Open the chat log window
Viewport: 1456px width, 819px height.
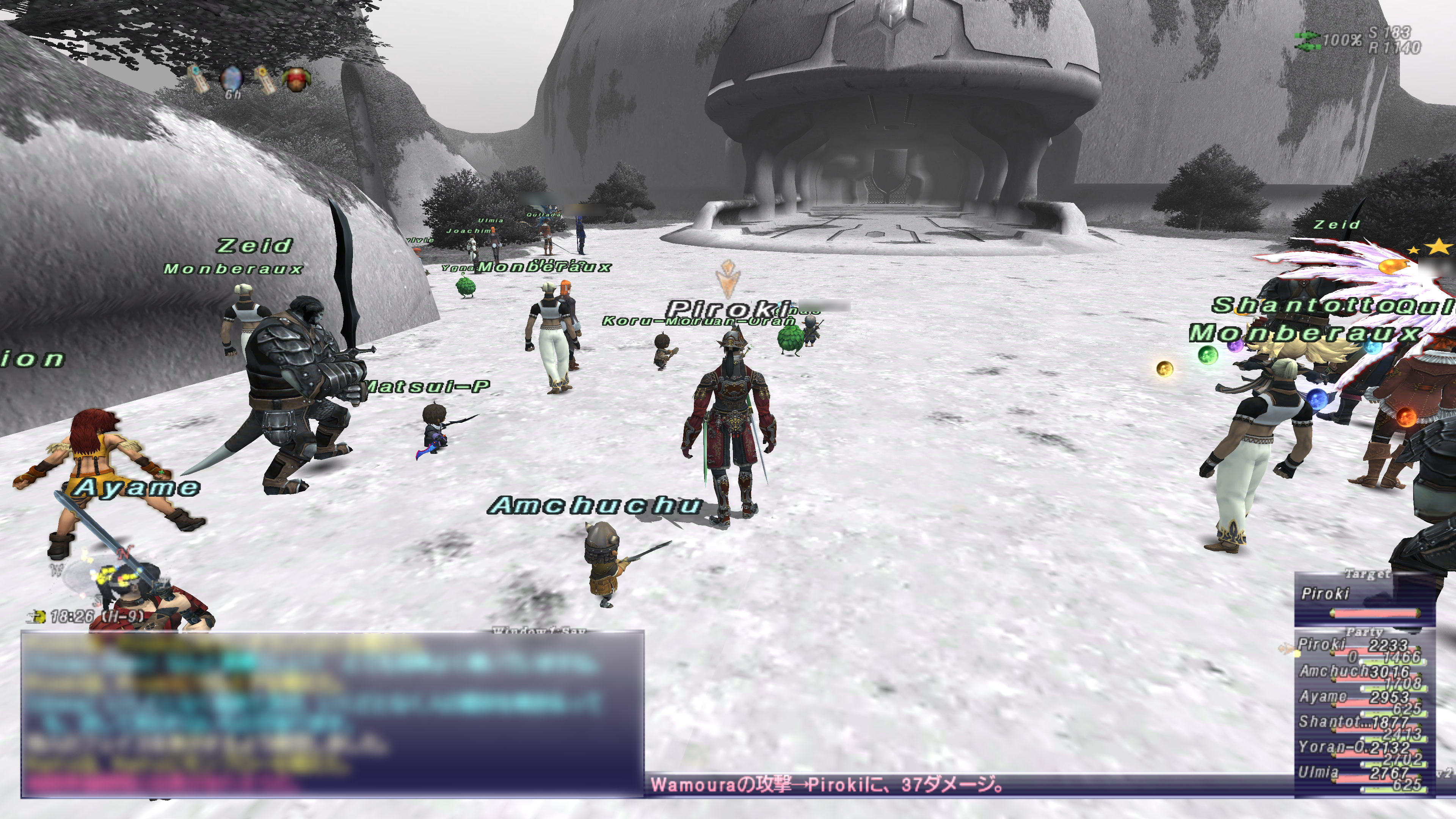[x=332, y=713]
